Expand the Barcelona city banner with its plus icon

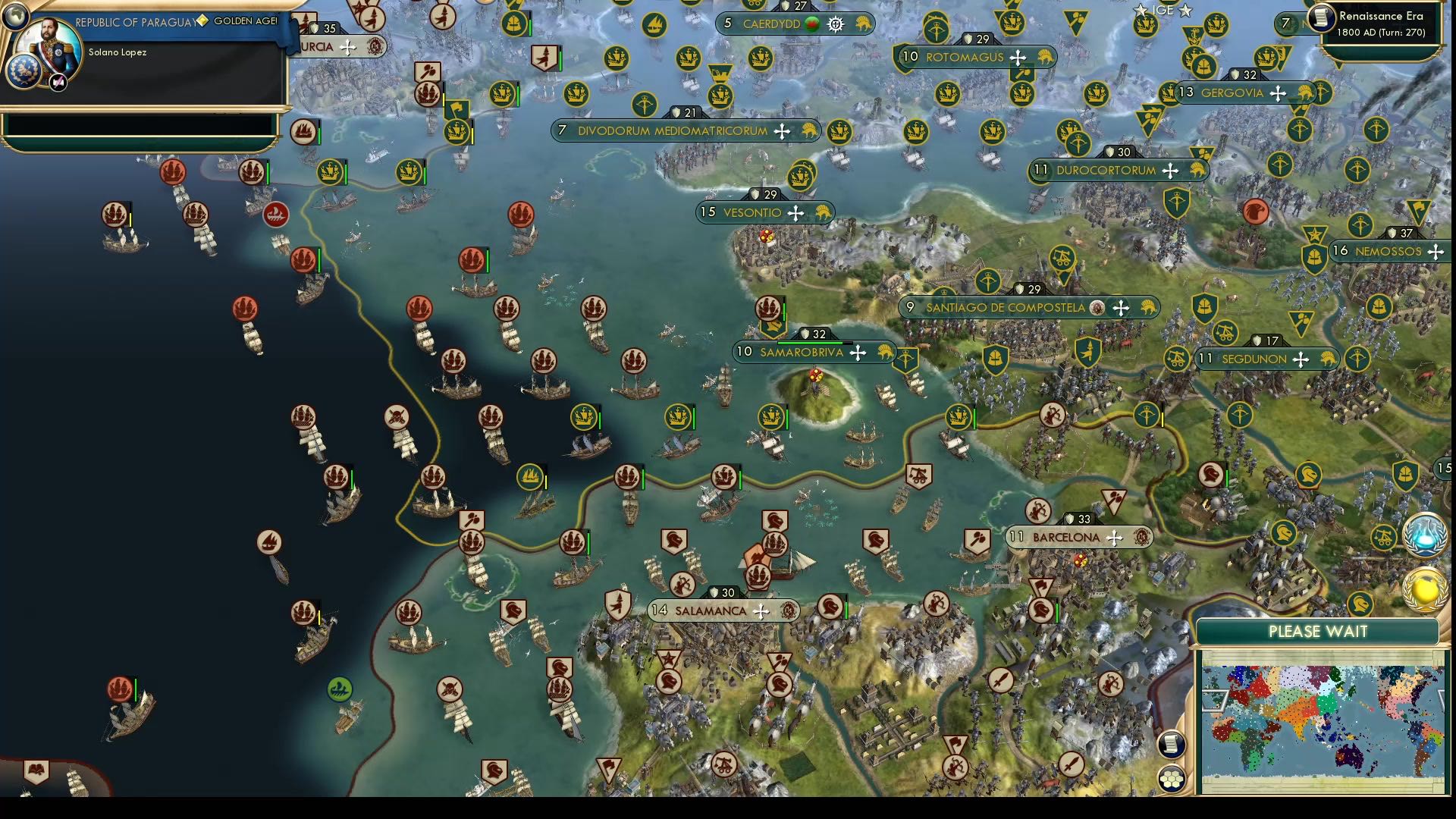(1113, 537)
